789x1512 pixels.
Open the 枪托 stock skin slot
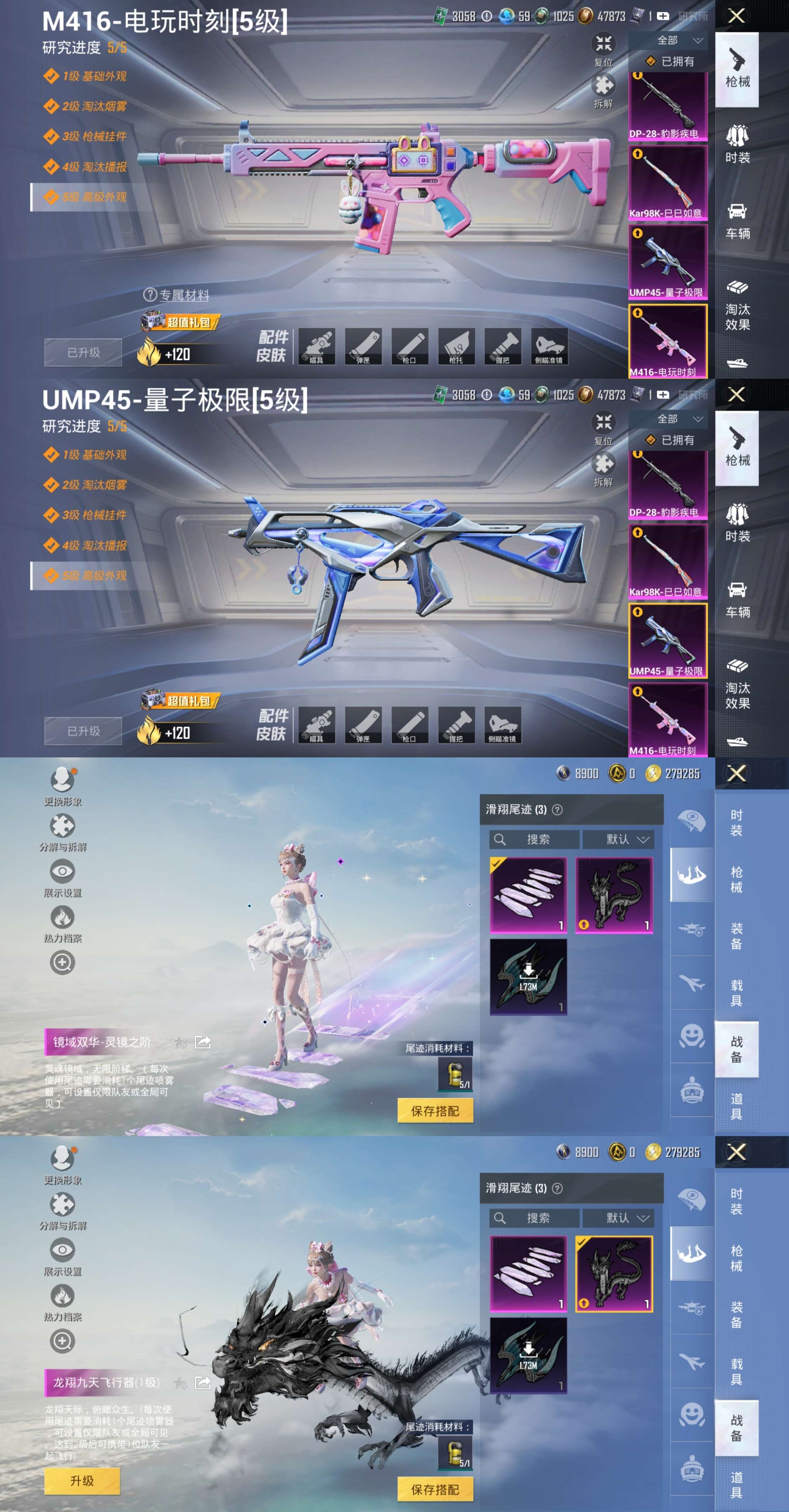457,347
